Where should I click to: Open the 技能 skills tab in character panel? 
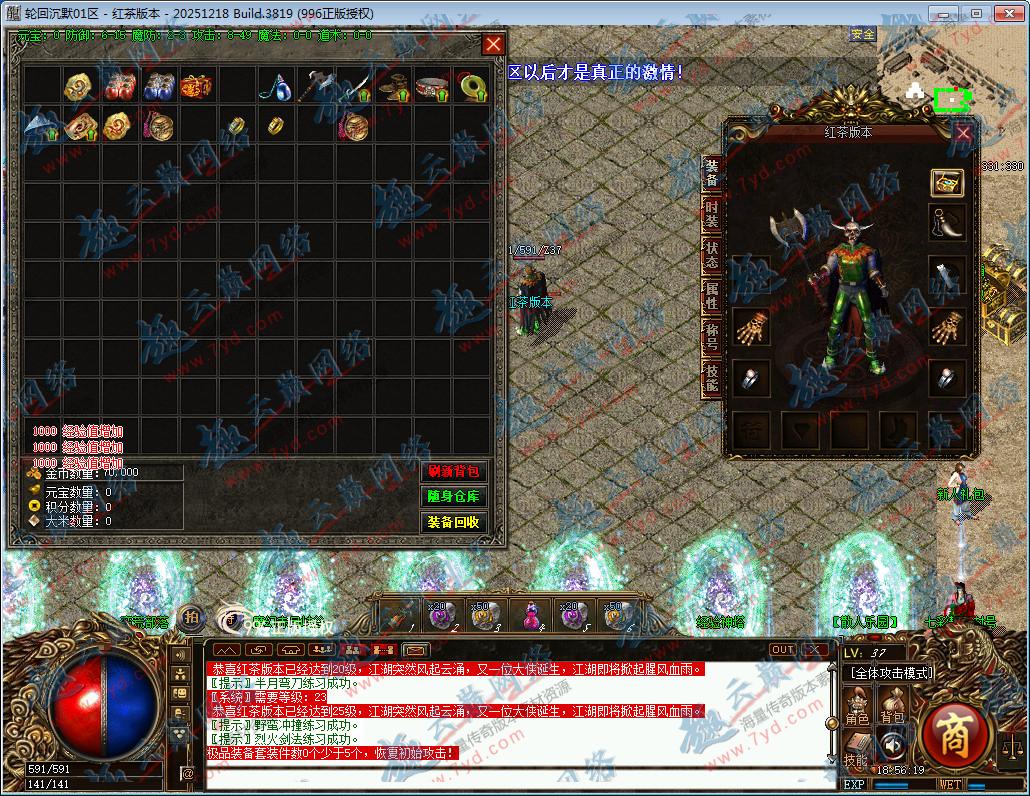click(711, 377)
